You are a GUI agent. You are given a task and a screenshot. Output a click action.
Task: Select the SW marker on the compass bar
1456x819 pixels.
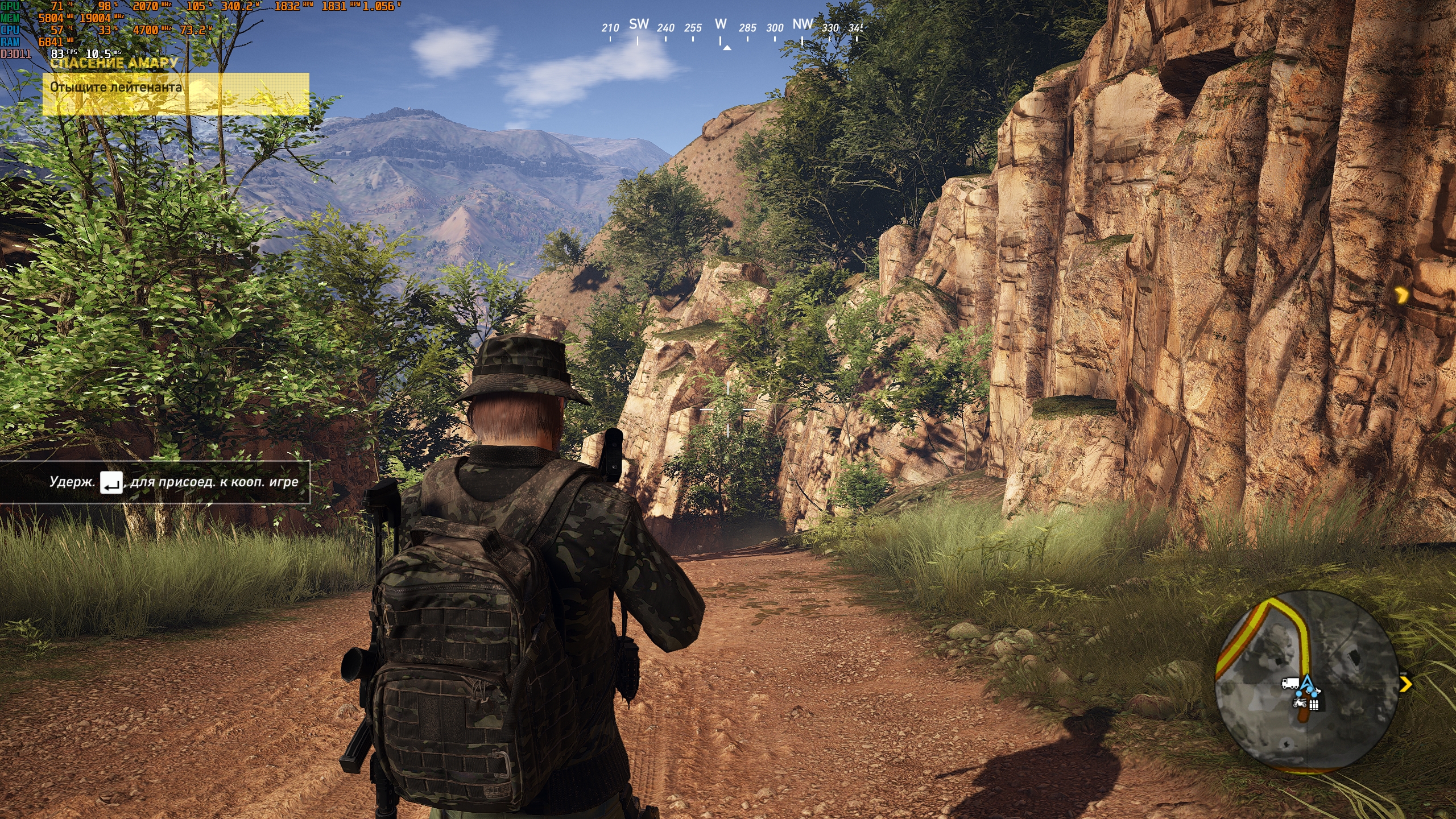pyautogui.click(x=639, y=24)
